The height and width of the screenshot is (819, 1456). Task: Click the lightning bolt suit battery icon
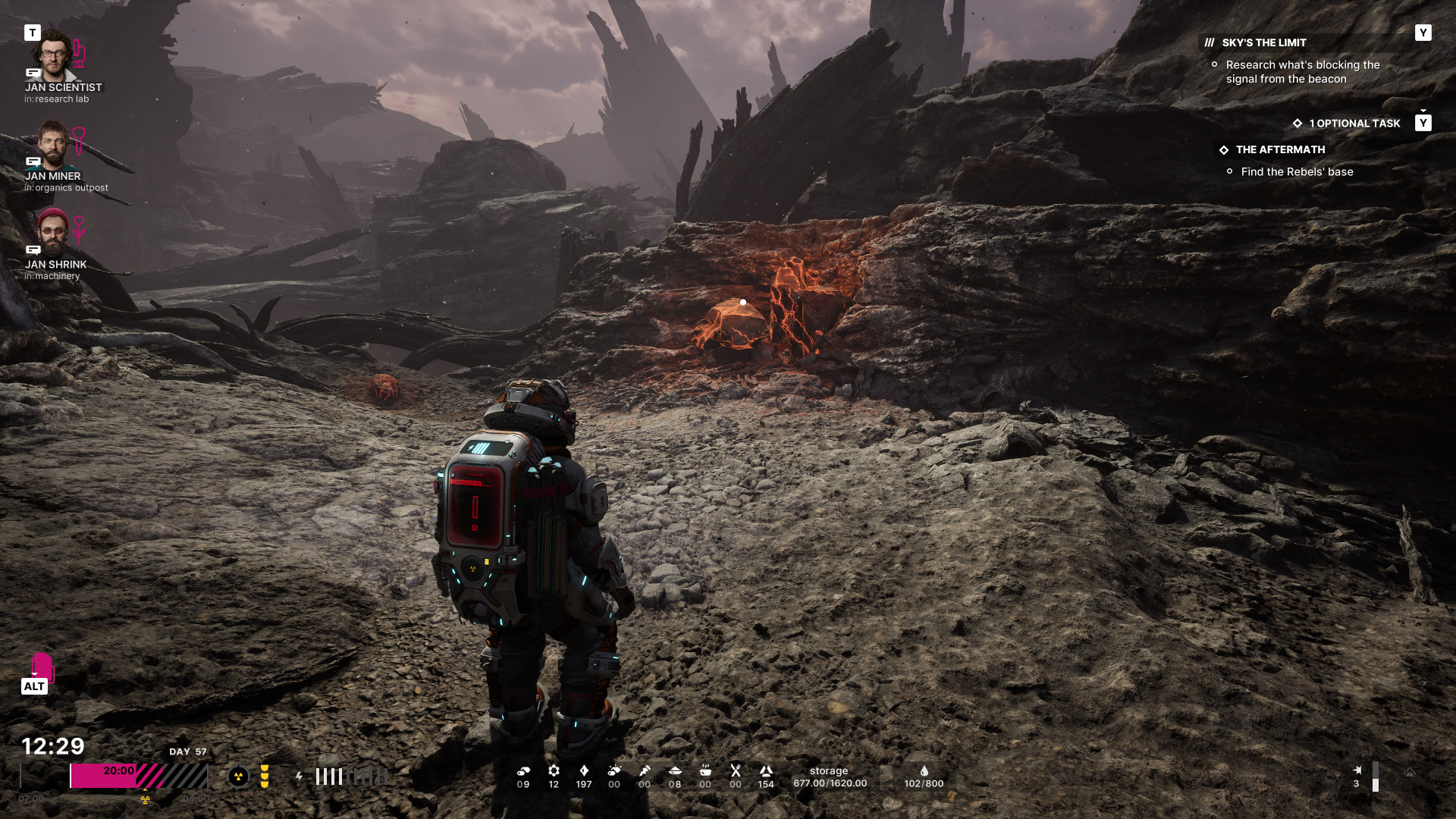pos(300,777)
